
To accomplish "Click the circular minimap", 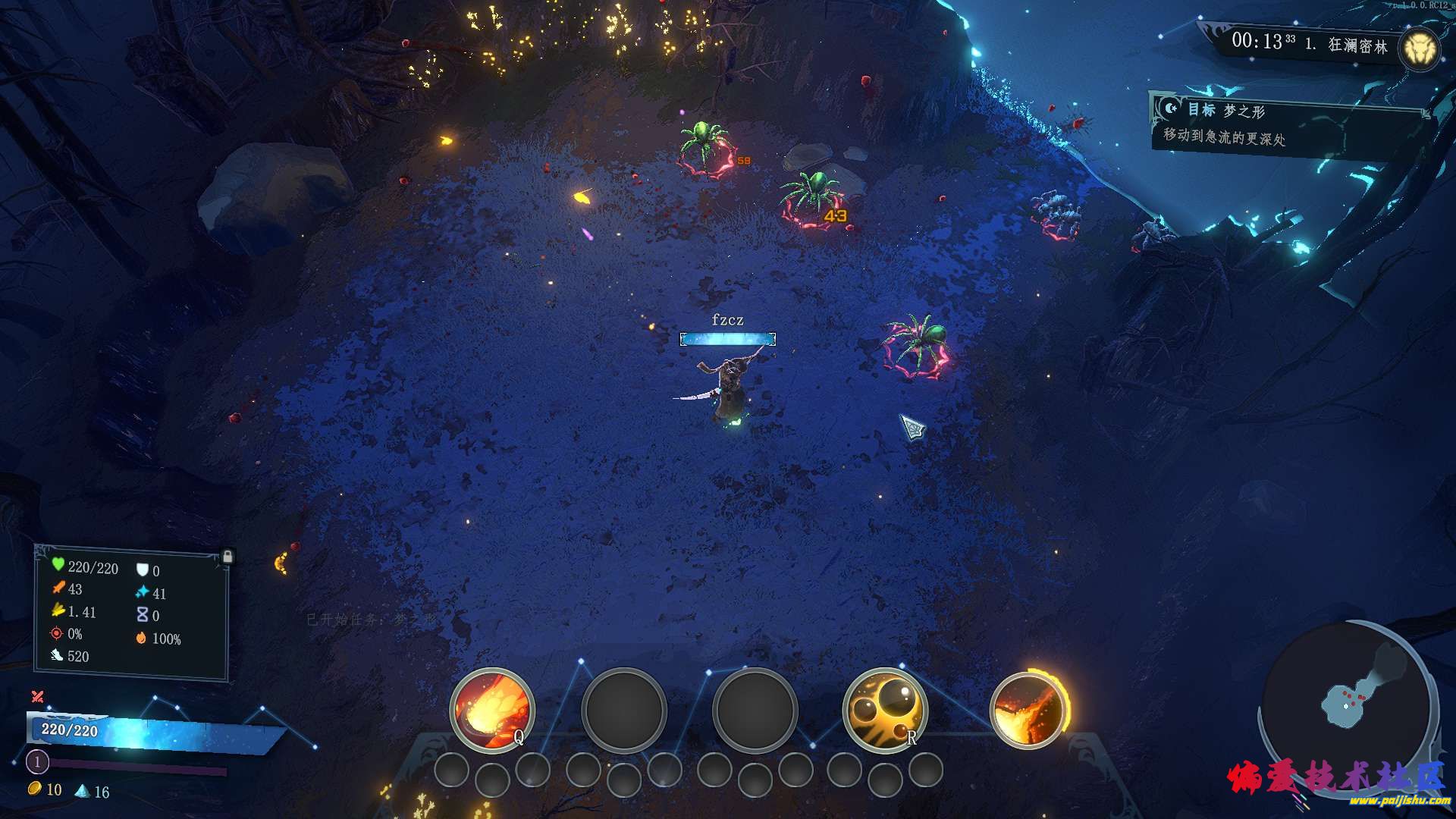I will (1348, 701).
